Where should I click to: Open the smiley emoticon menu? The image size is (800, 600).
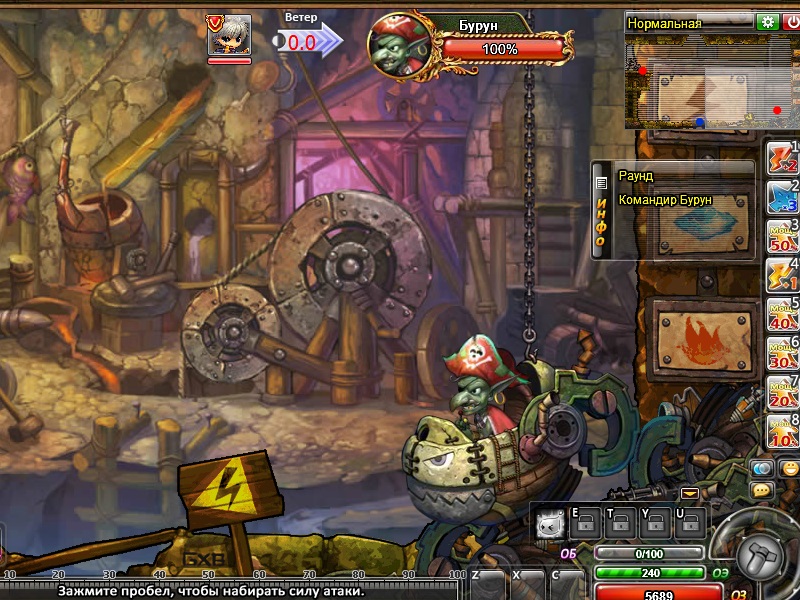point(789,467)
